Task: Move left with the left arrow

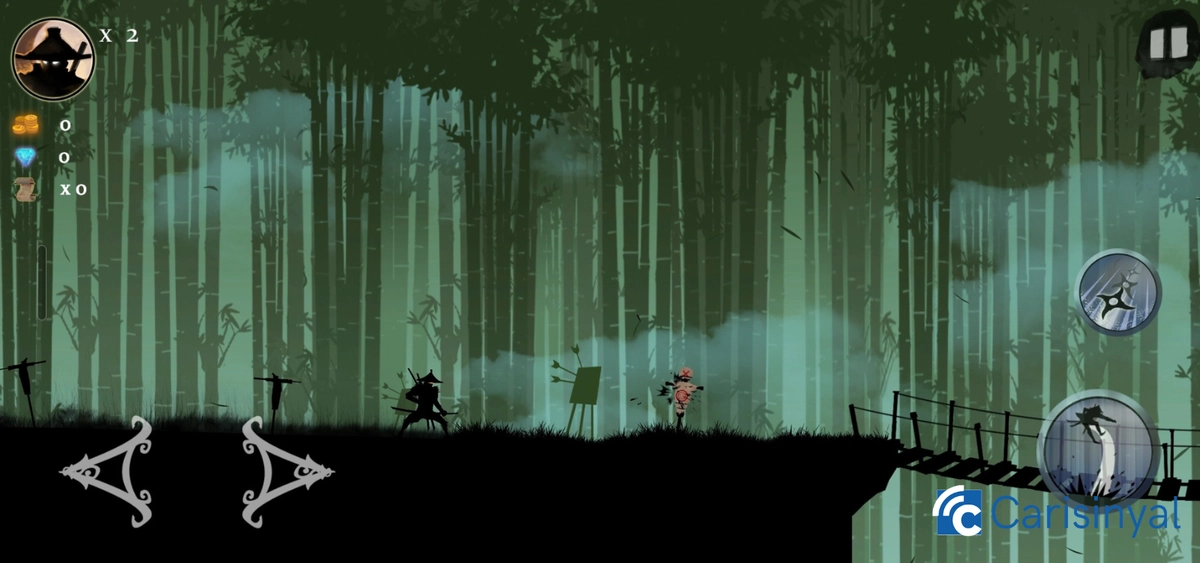Action: coord(108,472)
